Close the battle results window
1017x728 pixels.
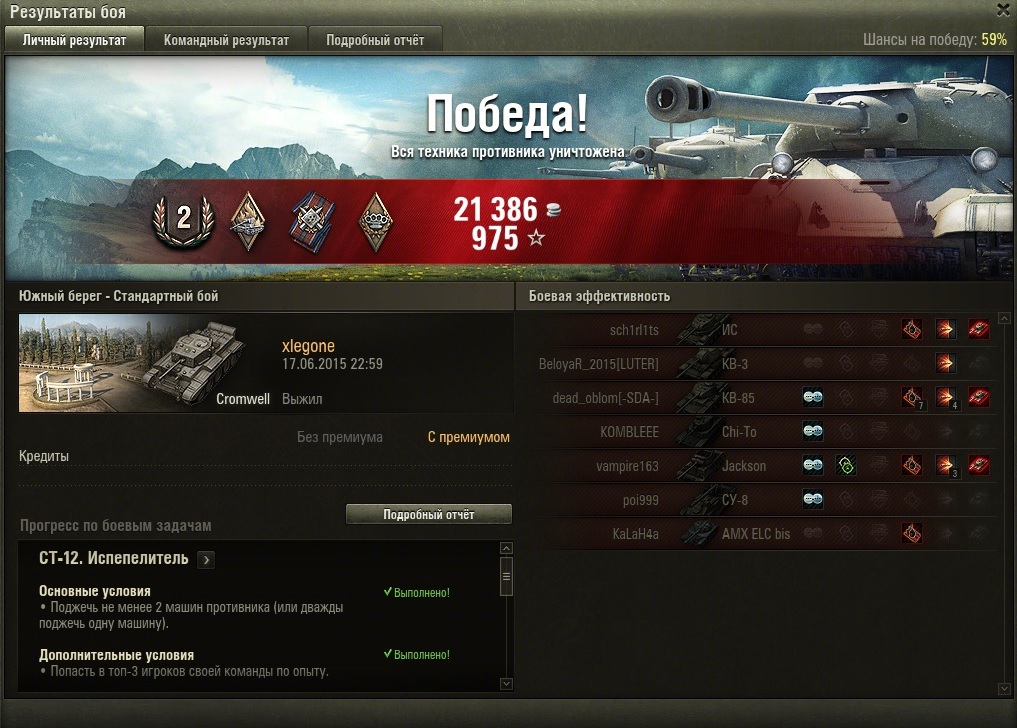1003,10
